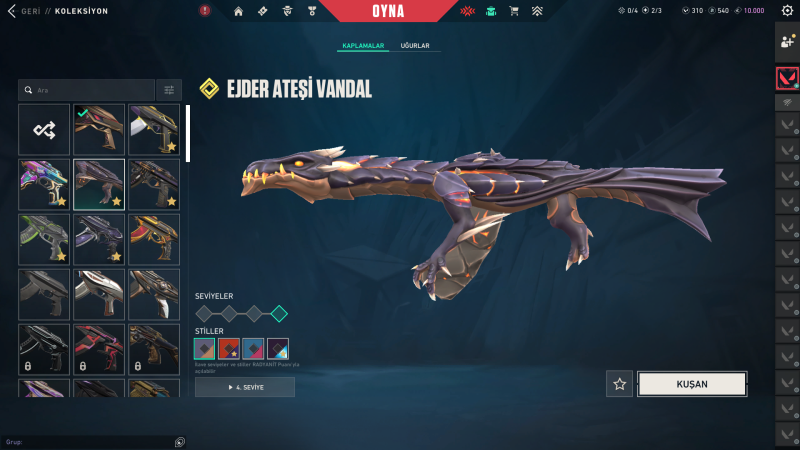Viewport: 800px width, 450px height.
Task: Open the store shopping cart icon
Action: coord(514,11)
